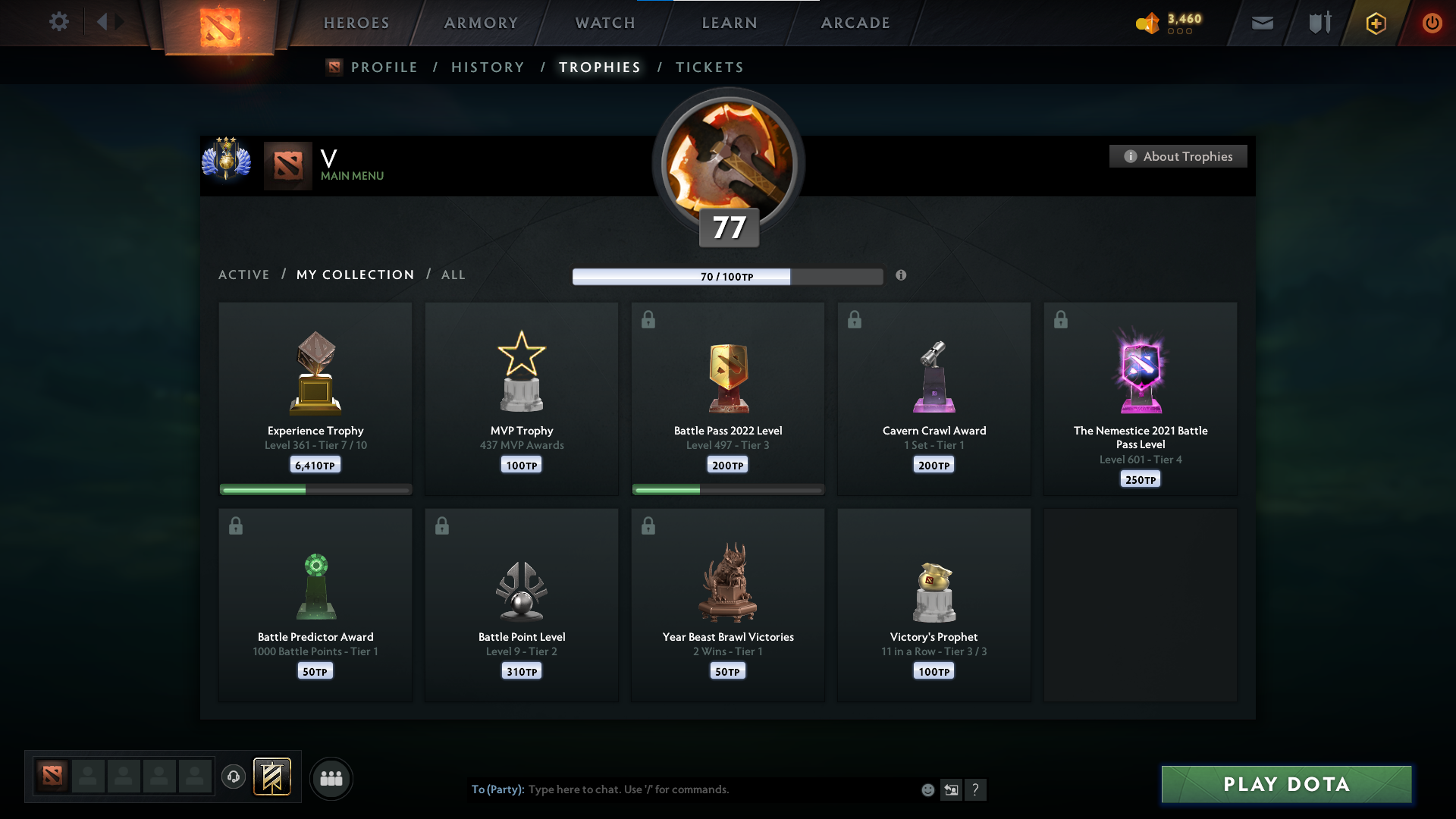Switch to the ACTIVE trophies filter
1456x819 pixels.
click(244, 275)
